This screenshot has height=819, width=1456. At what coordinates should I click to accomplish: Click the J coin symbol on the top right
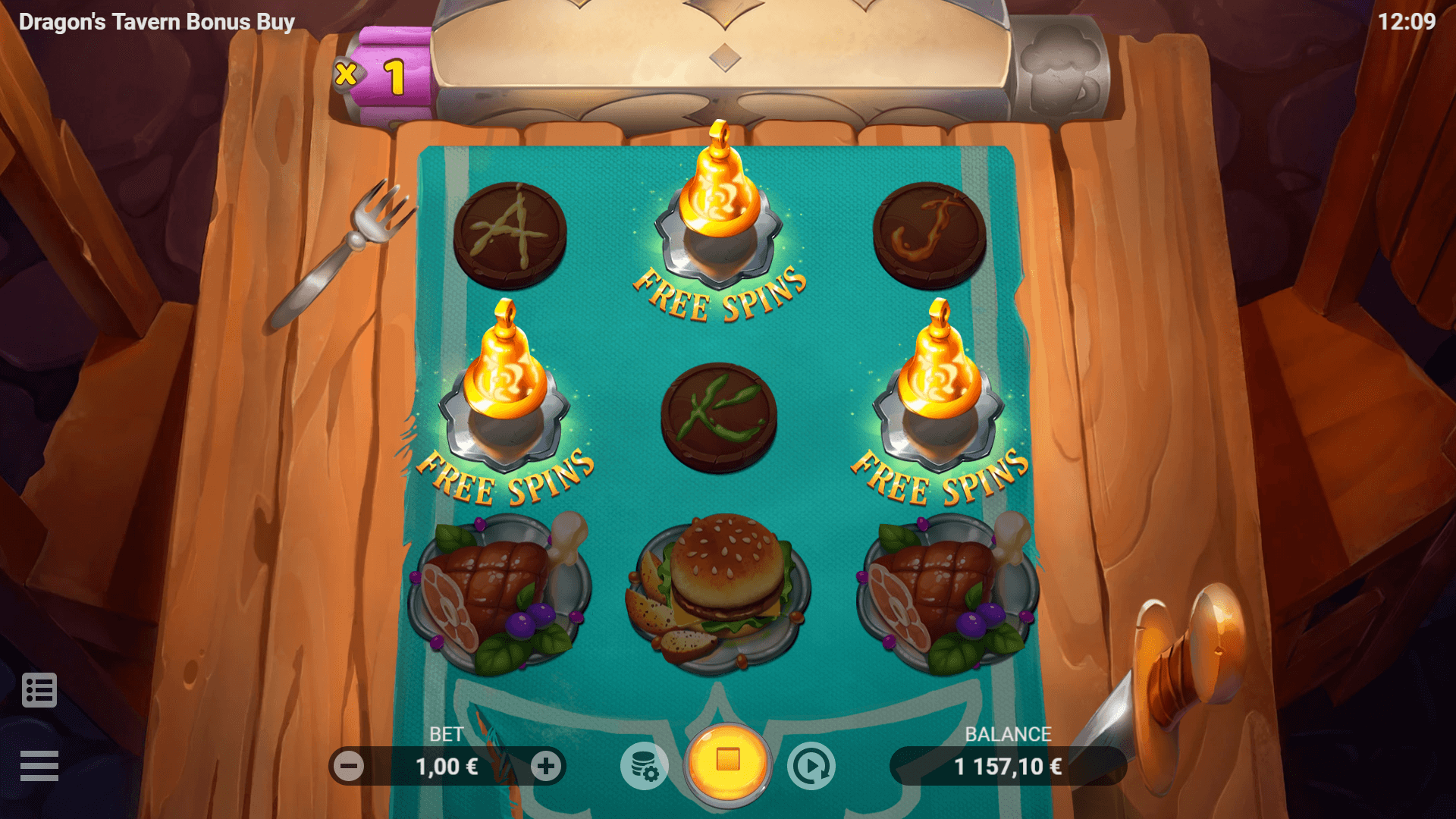coord(928,234)
